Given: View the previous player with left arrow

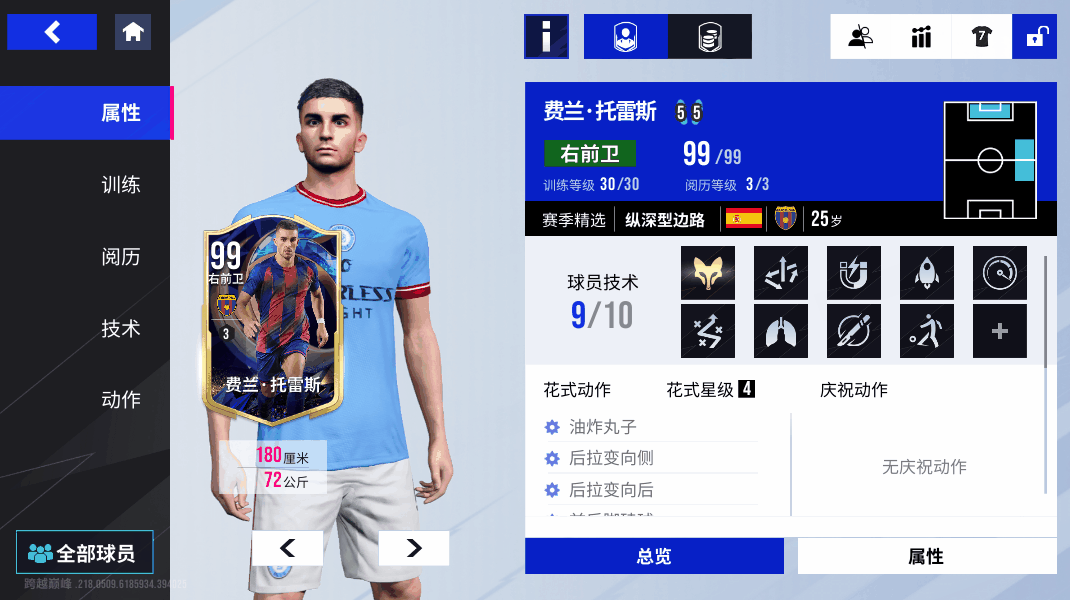Looking at the screenshot, I should coord(287,548).
